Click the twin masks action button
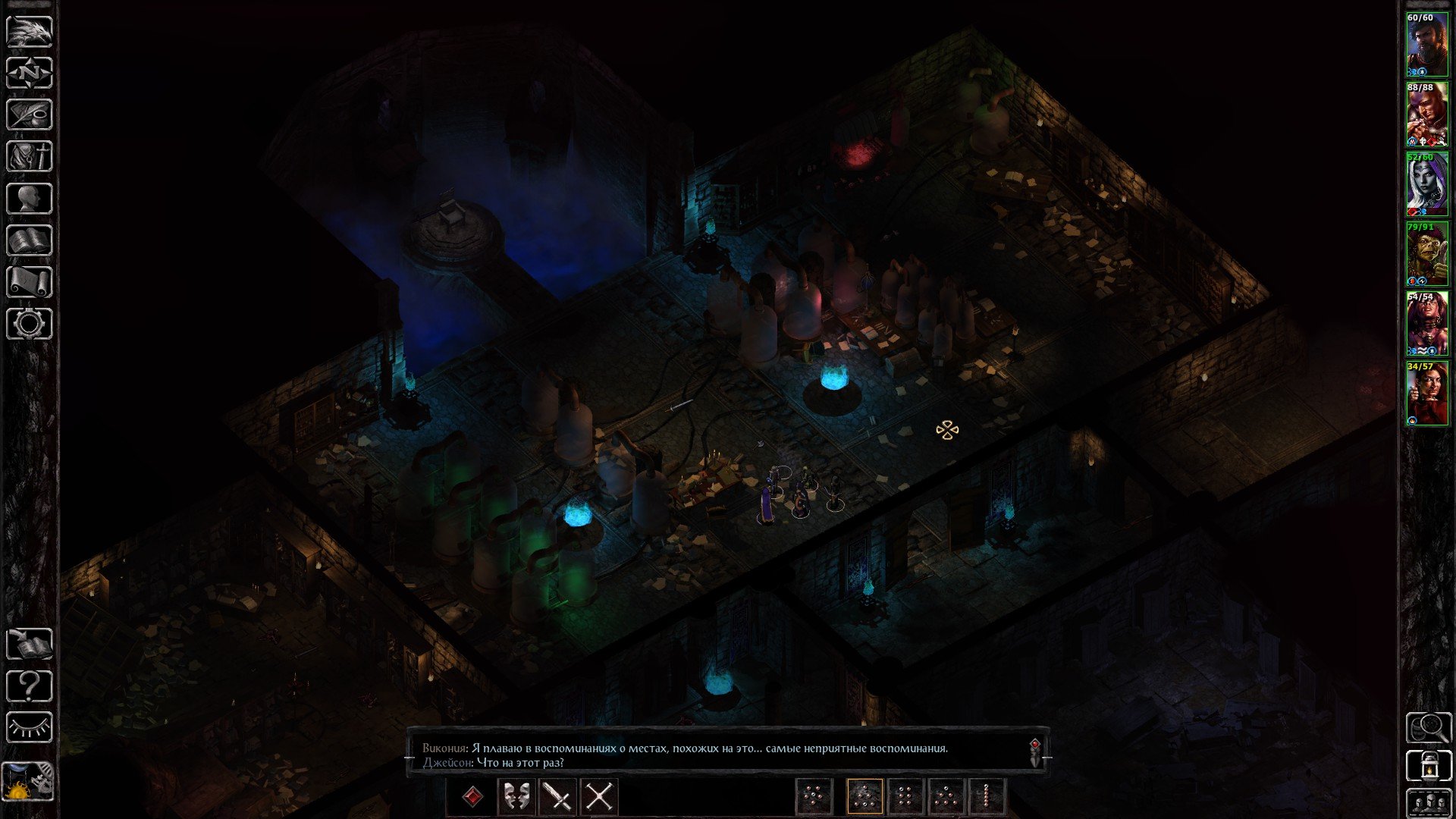Viewport: 1456px width, 819px height. coord(516,797)
